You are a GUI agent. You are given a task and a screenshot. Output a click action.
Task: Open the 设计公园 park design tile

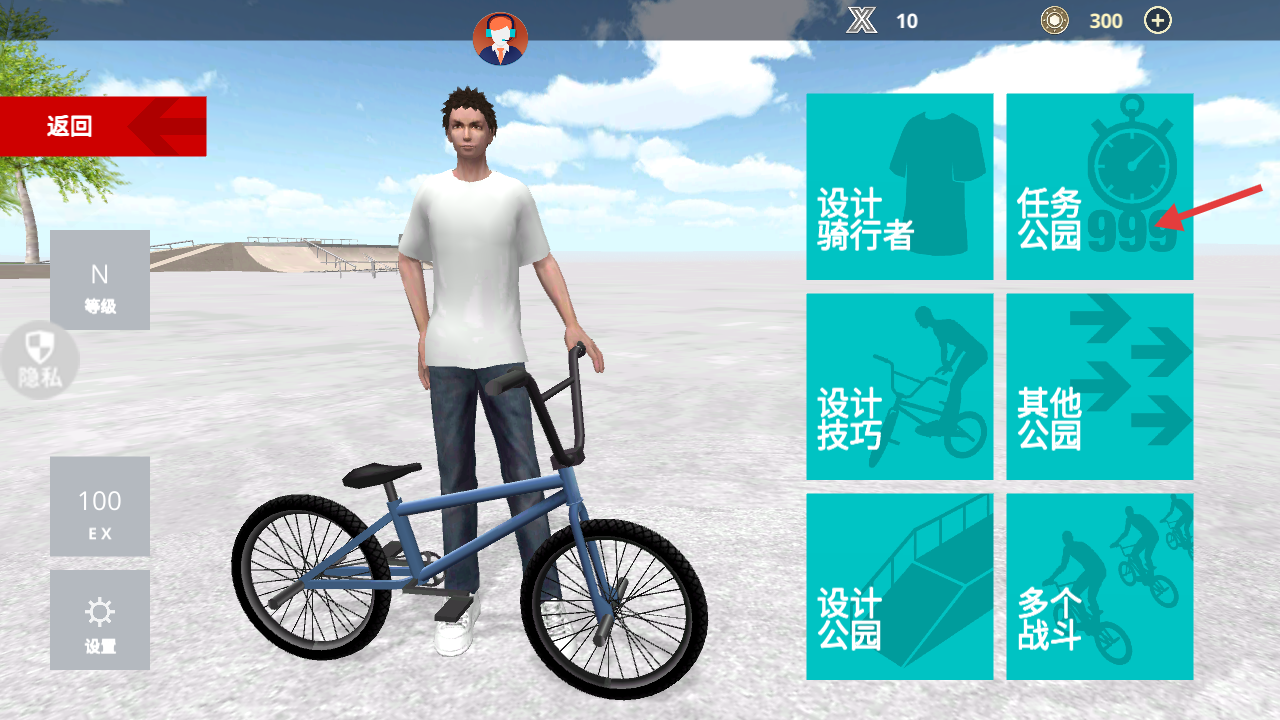point(899,586)
